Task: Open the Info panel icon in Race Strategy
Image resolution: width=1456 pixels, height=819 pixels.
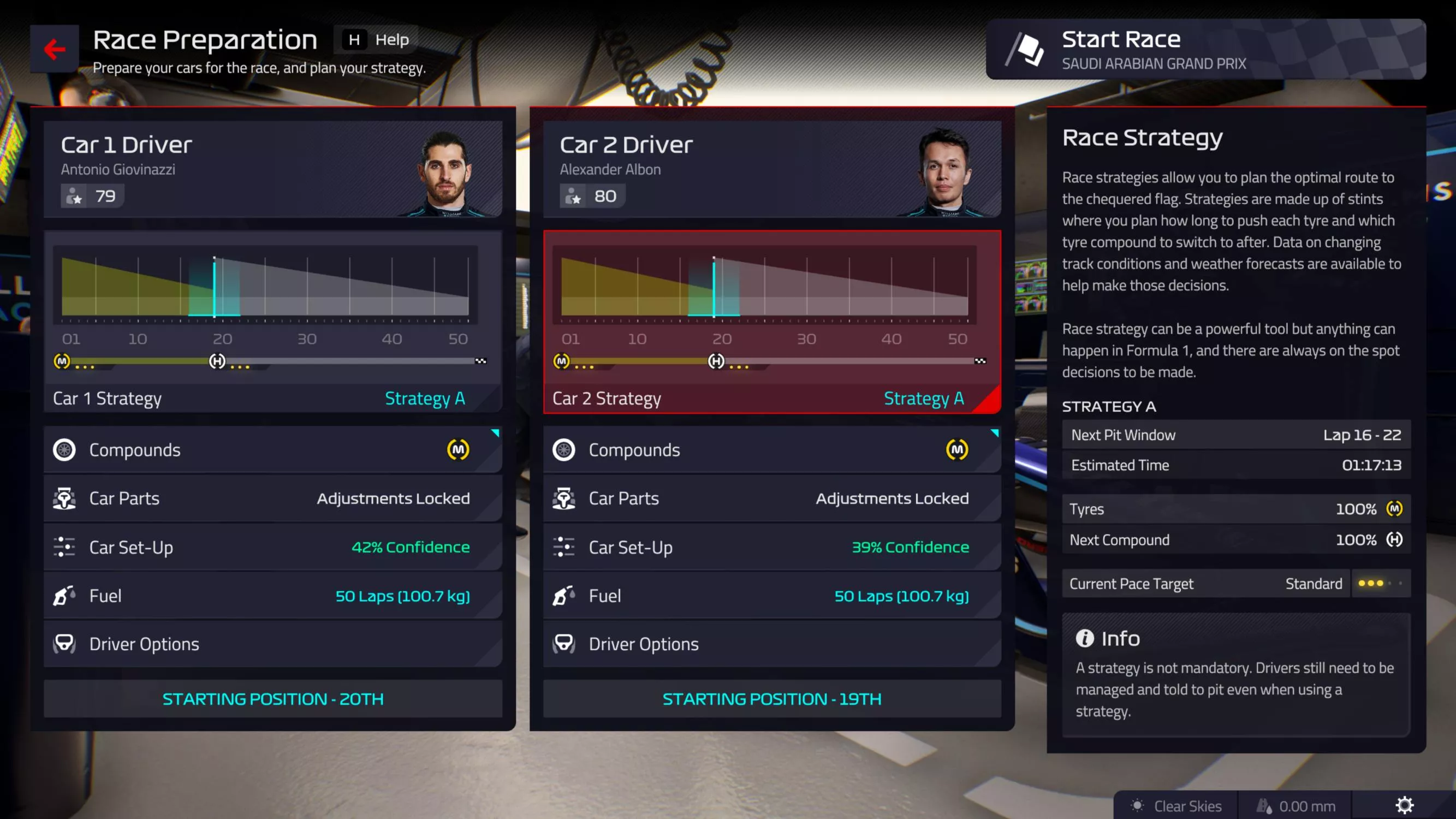Action: pos(1085,638)
